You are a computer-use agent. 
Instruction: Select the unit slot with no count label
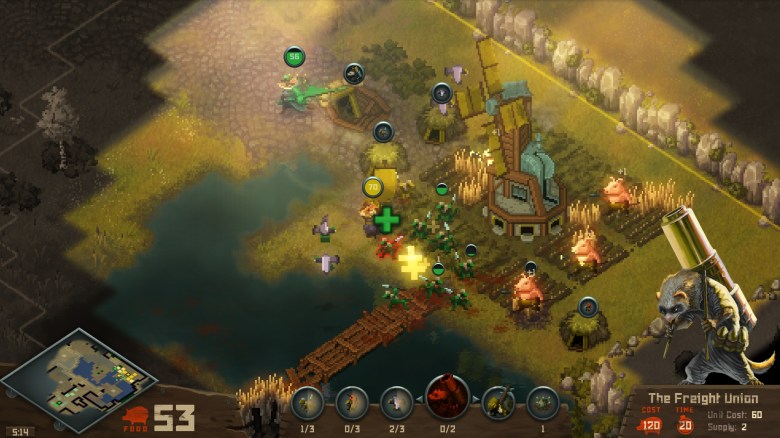click(498, 402)
